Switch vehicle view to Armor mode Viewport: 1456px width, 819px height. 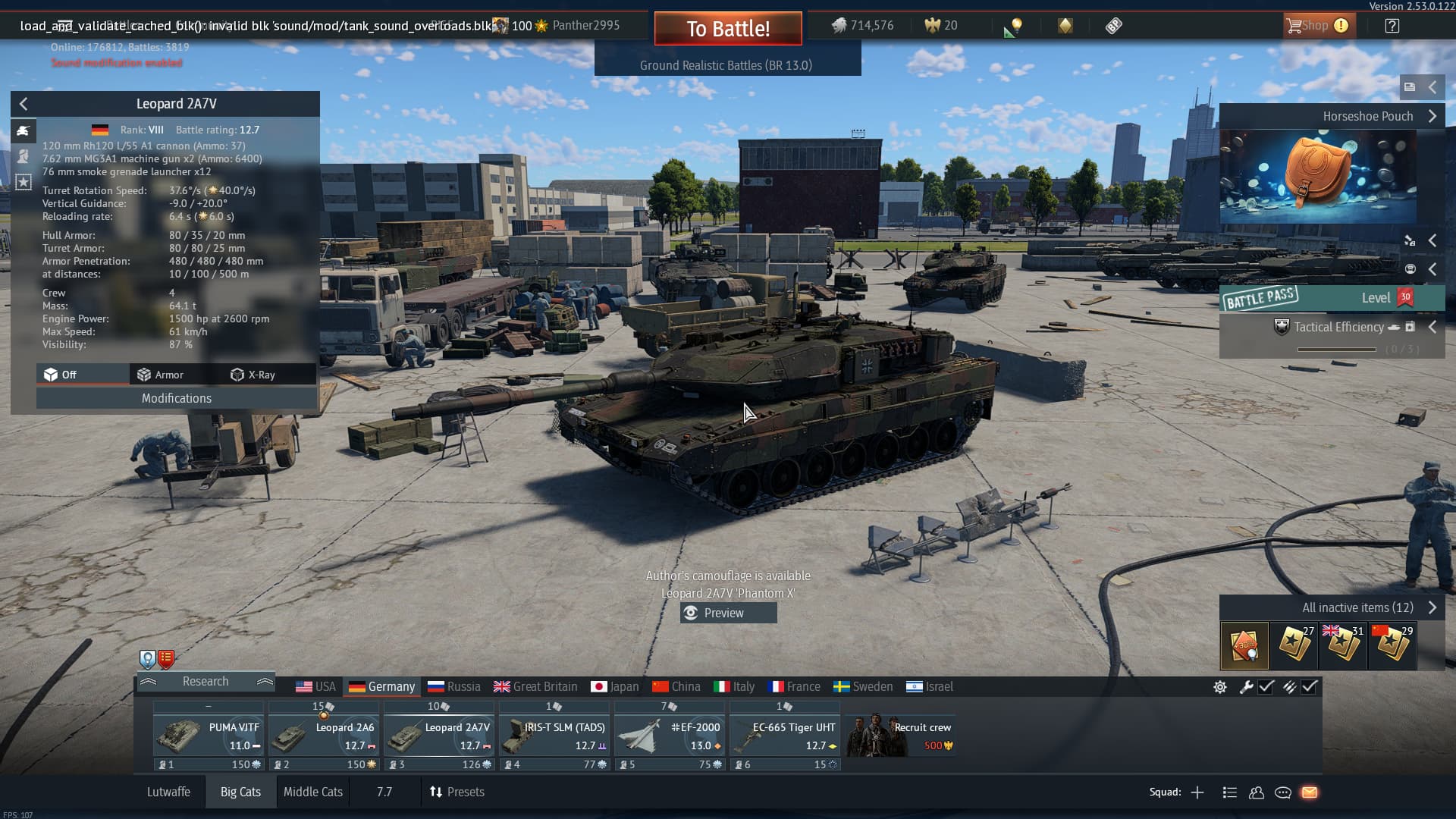(161, 375)
